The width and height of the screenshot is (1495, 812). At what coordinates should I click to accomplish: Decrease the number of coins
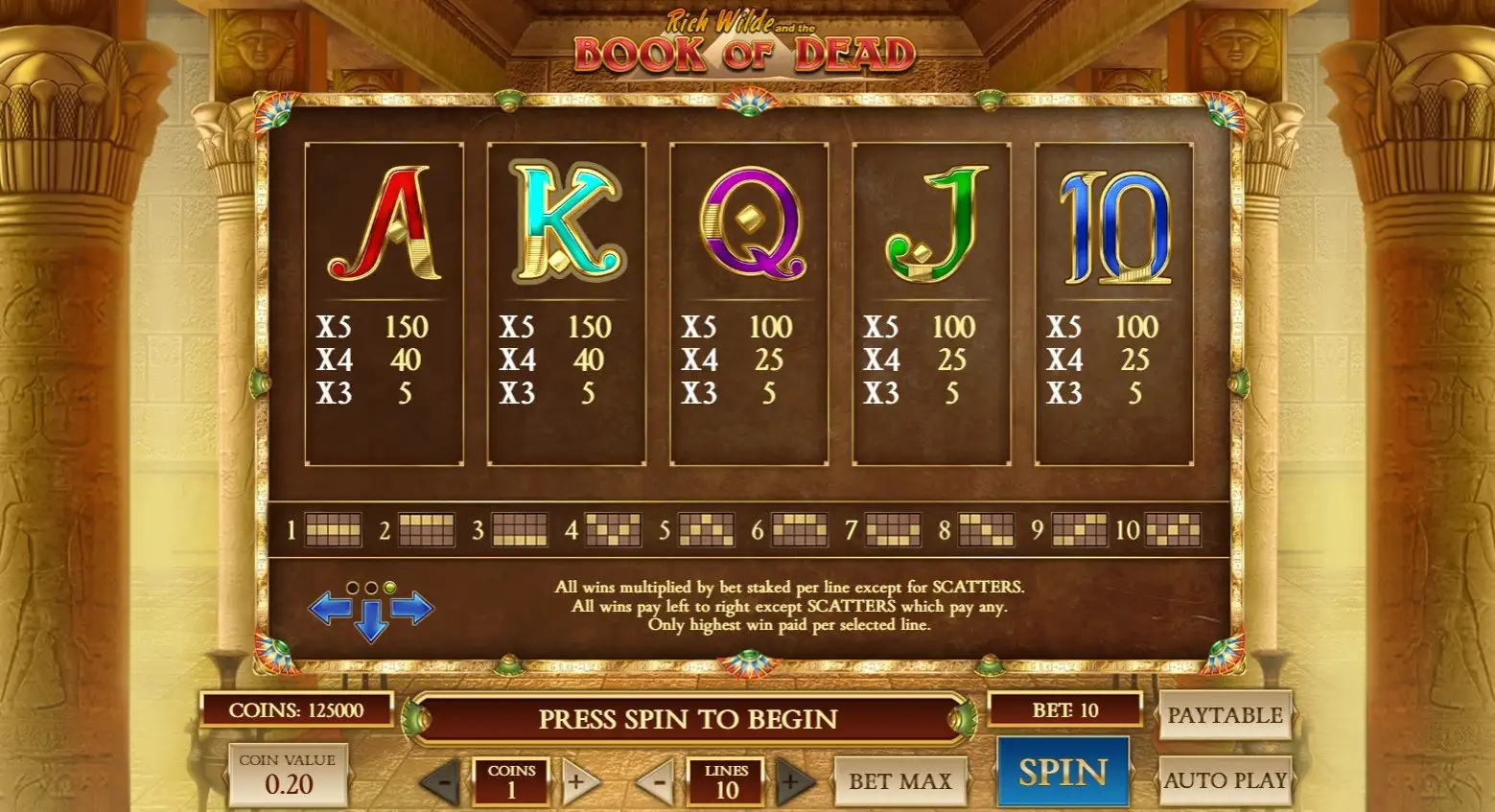(x=442, y=782)
